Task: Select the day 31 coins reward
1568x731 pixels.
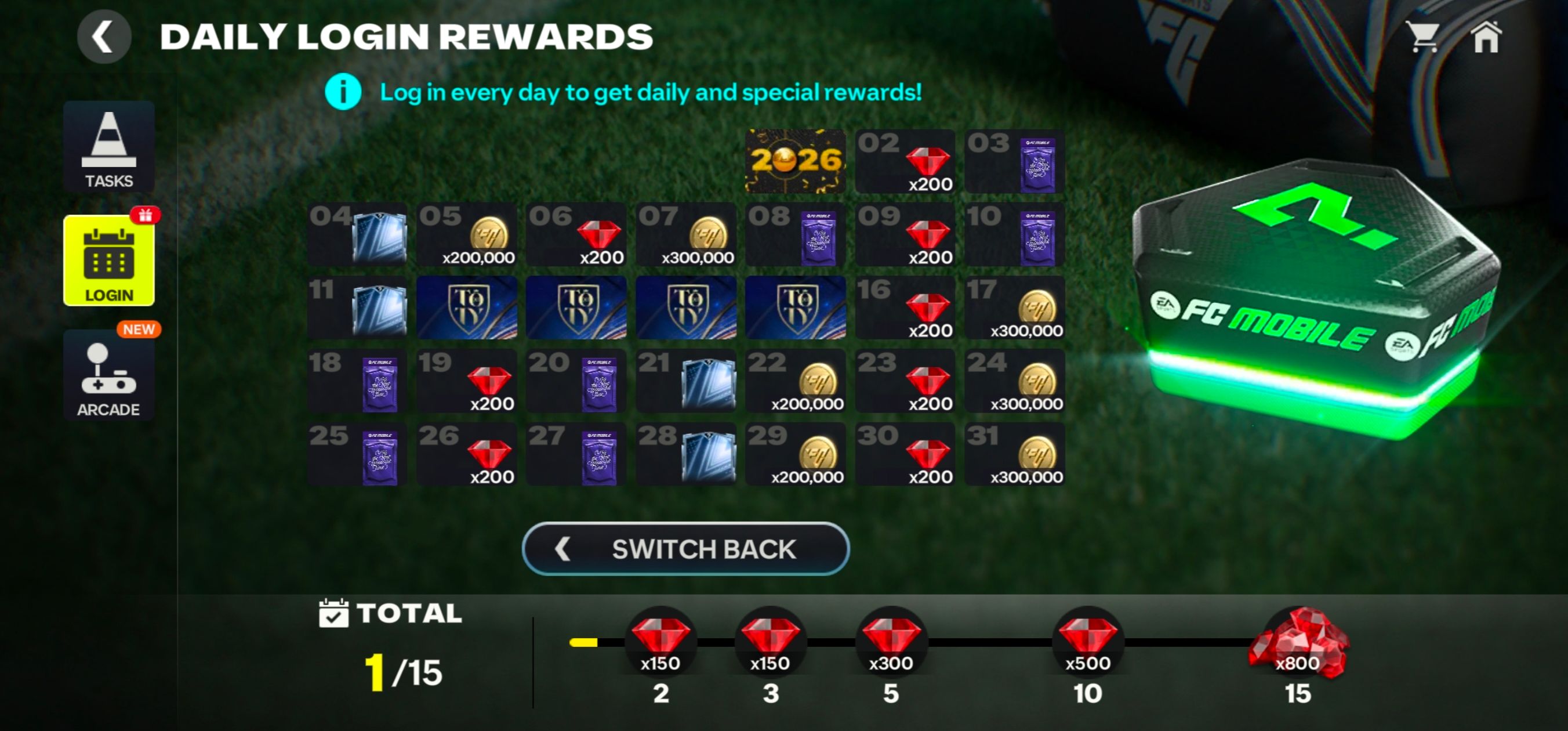Action: [x=1015, y=454]
